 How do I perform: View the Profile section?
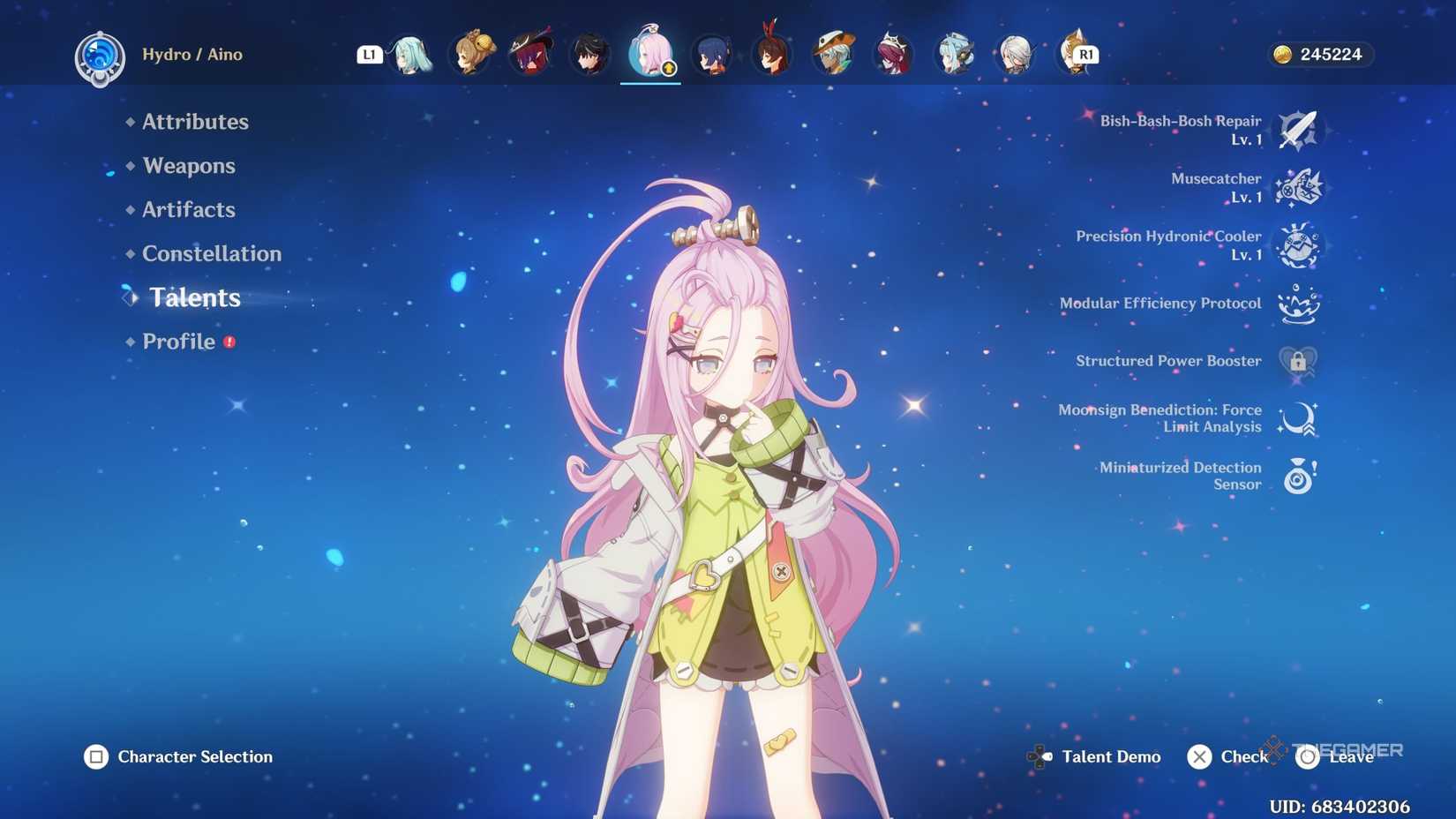click(x=179, y=342)
